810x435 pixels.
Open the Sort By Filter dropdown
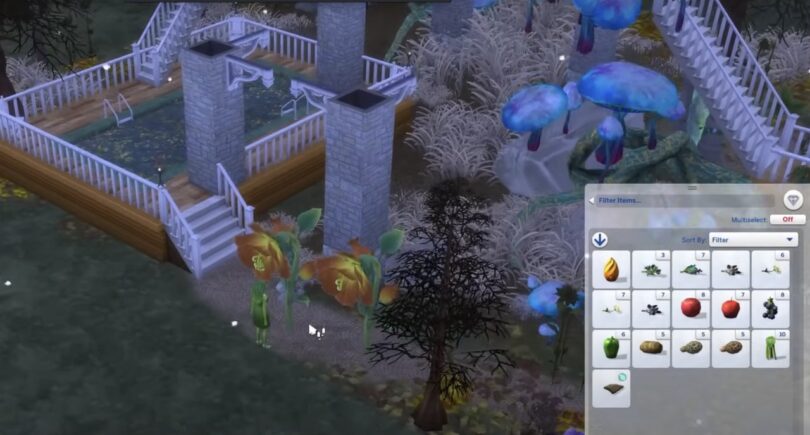pos(752,240)
